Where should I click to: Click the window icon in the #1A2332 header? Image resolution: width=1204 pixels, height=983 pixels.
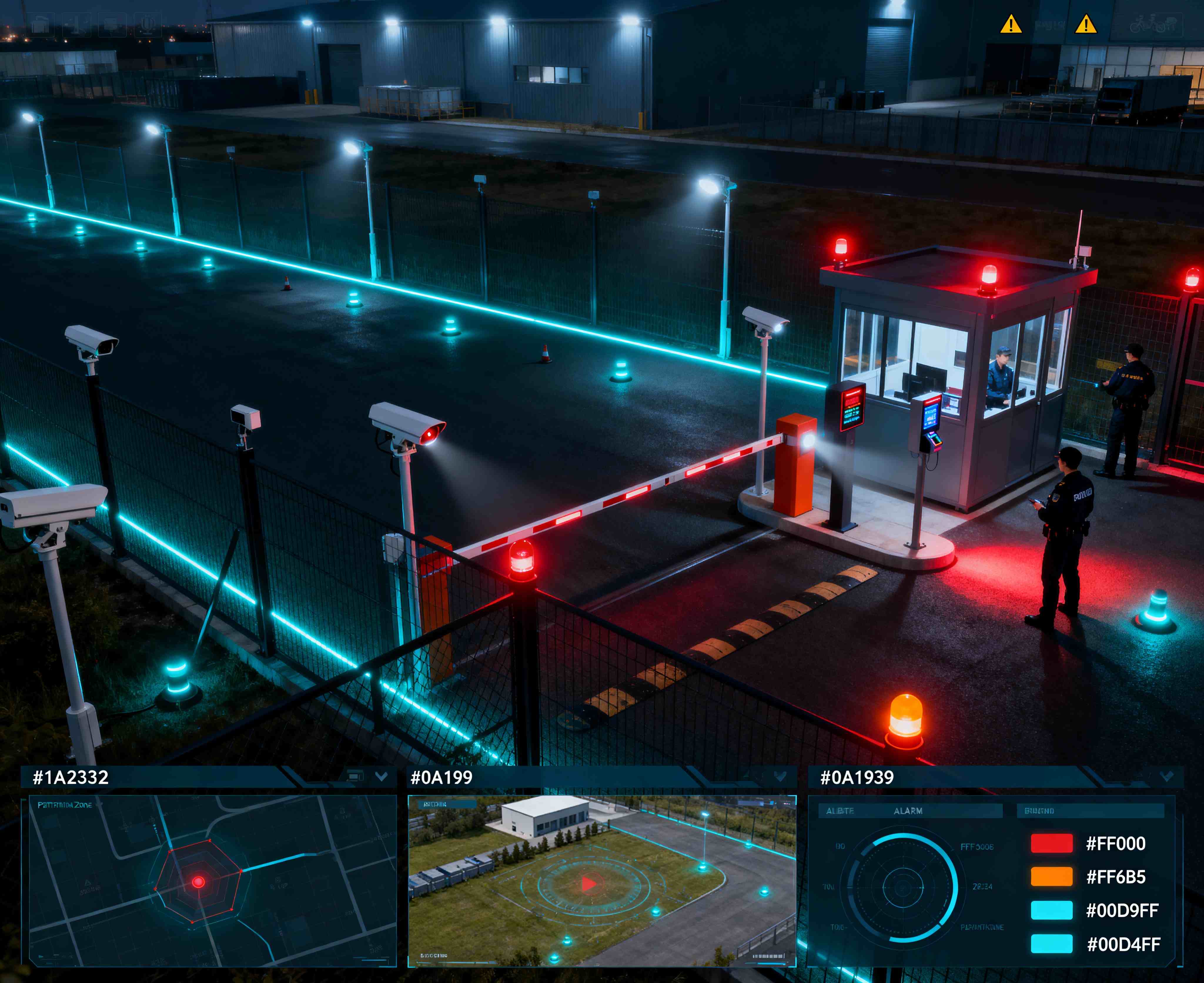(355, 776)
